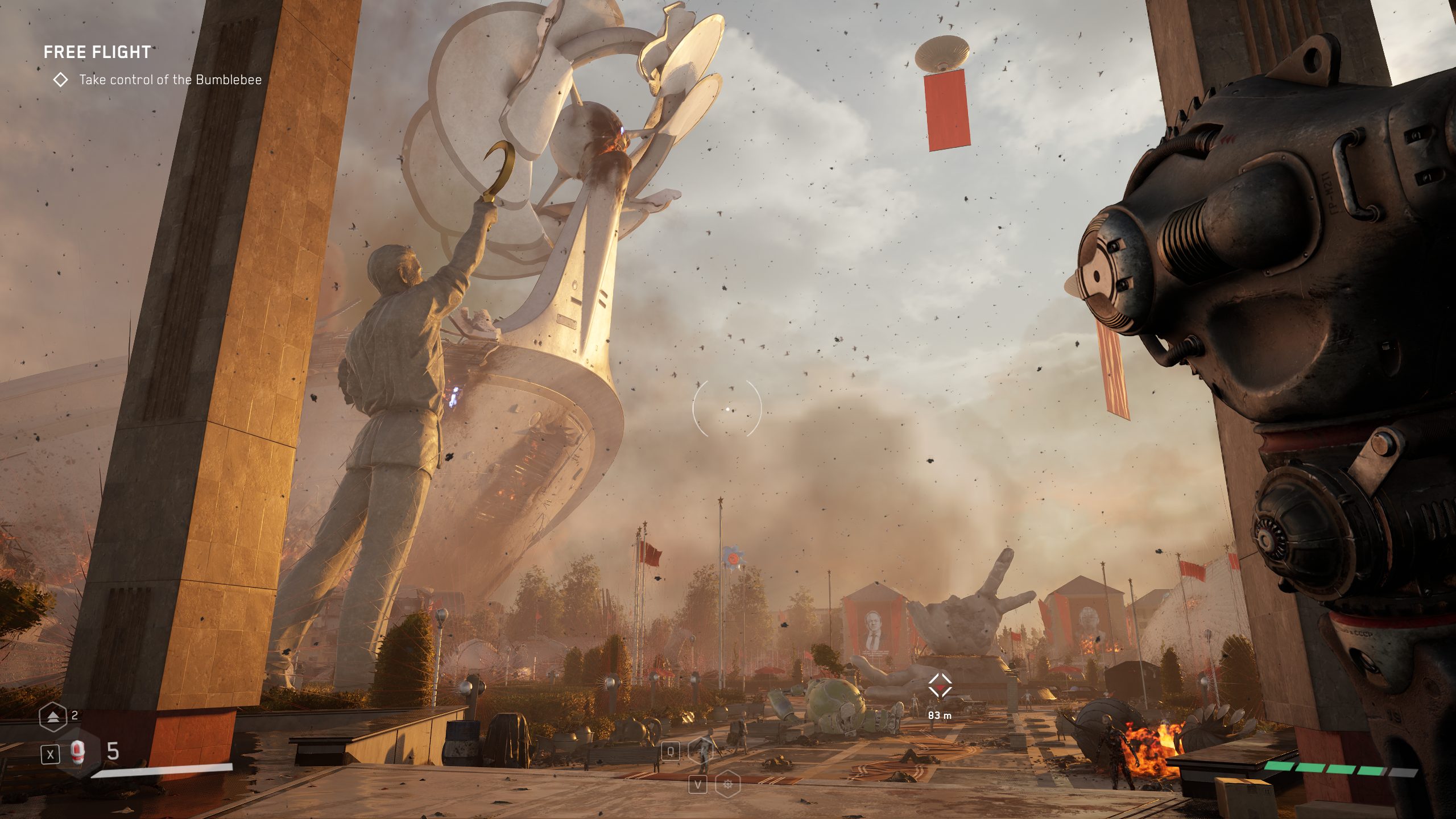Activate the spiked-burst ability hexagon
The width and height of the screenshot is (1456, 819).
click(727, 785)
